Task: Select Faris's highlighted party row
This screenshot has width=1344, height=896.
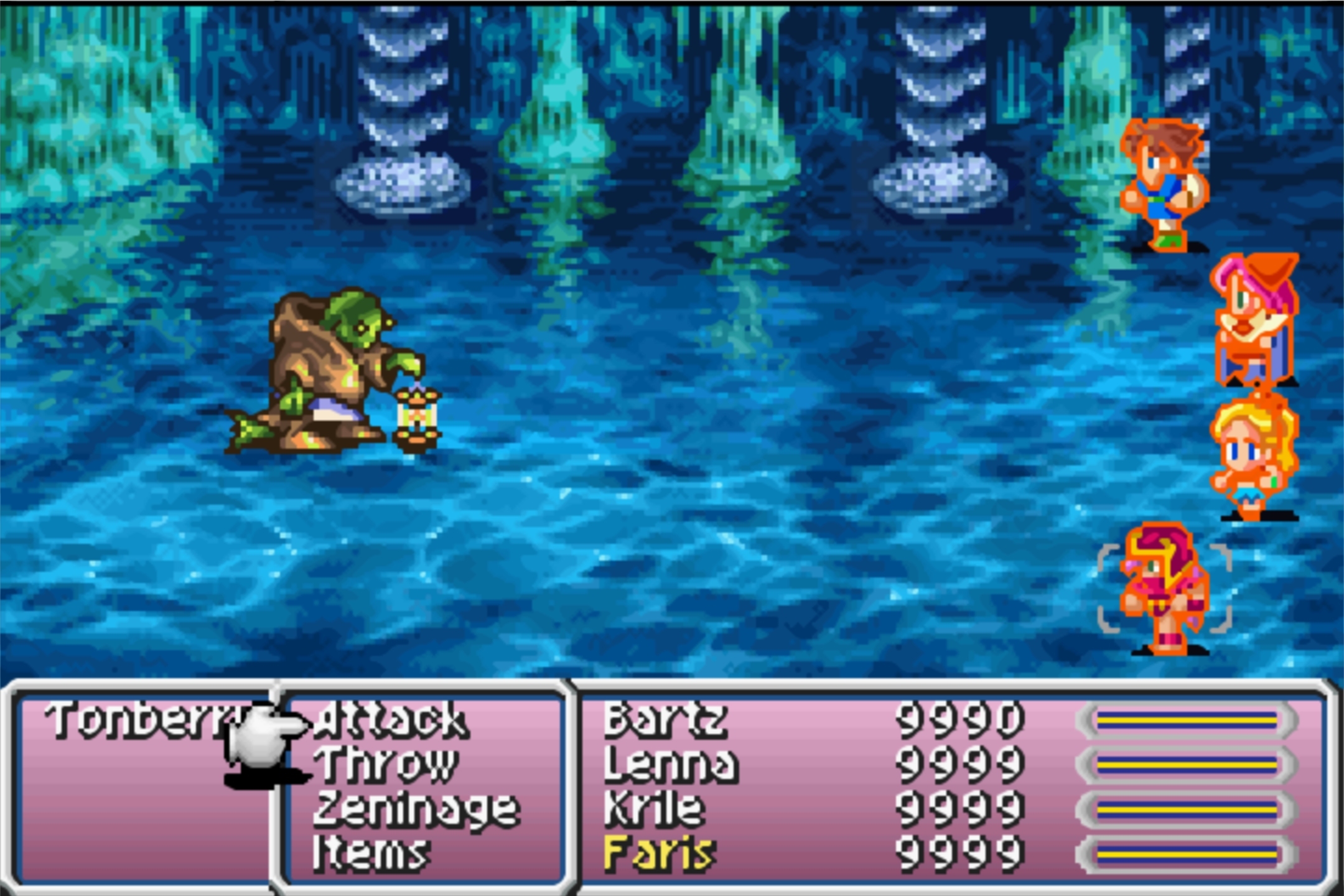Action: pyautogui.click(x=660, y=852)
